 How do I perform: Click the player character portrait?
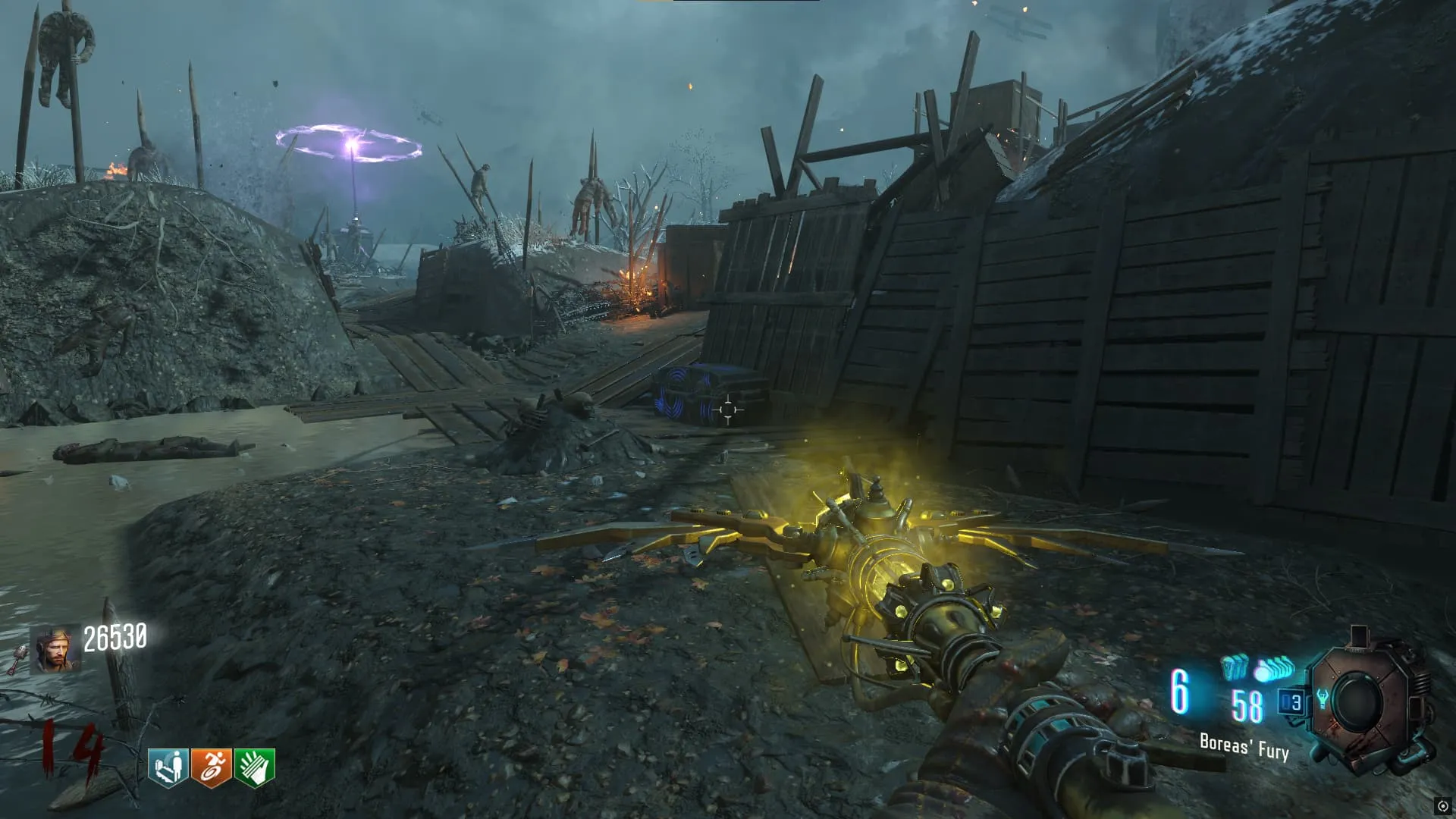(x=55, y=651)
